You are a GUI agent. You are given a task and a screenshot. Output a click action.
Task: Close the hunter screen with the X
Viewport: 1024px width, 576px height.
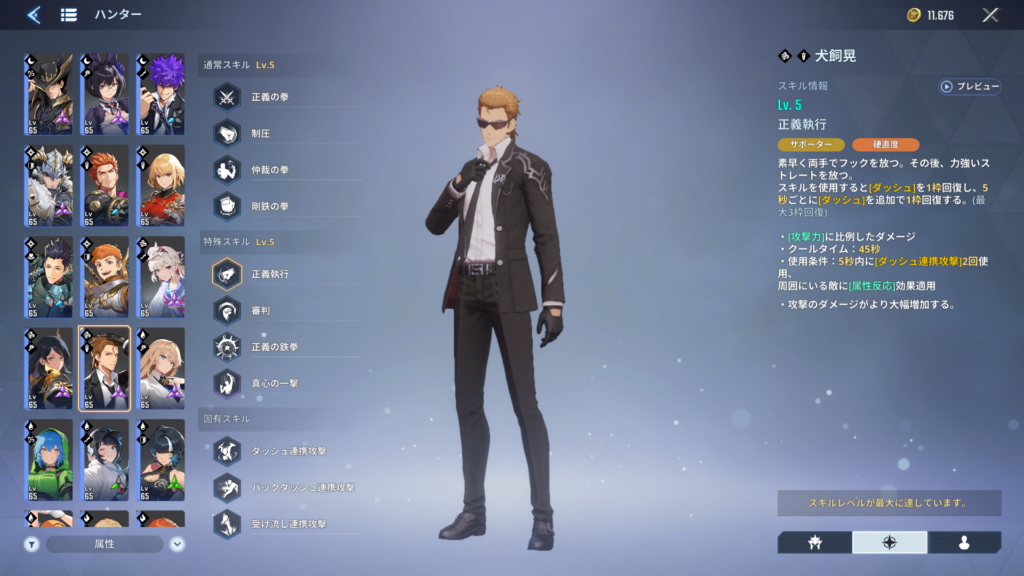[x=990, y=15]
